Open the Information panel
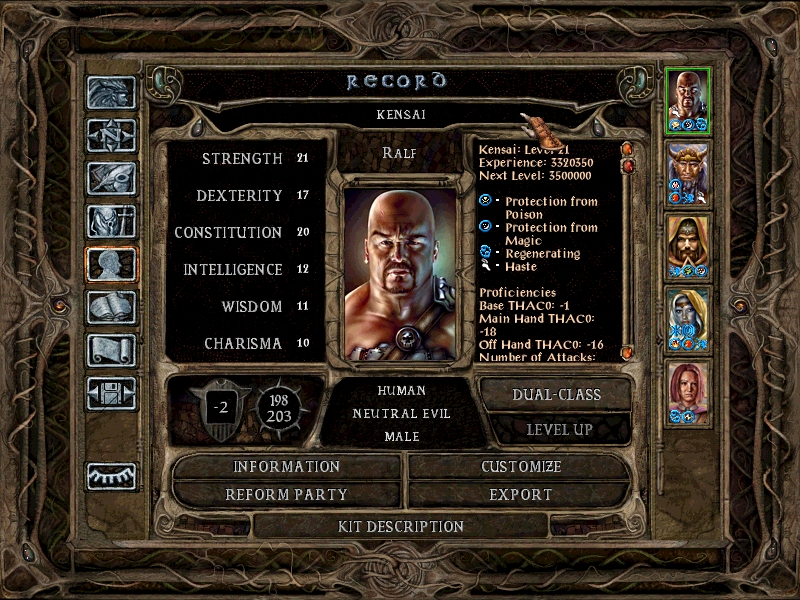Viewport: 800px width, 600px height. pyautogui.click(x=287, y=467)
